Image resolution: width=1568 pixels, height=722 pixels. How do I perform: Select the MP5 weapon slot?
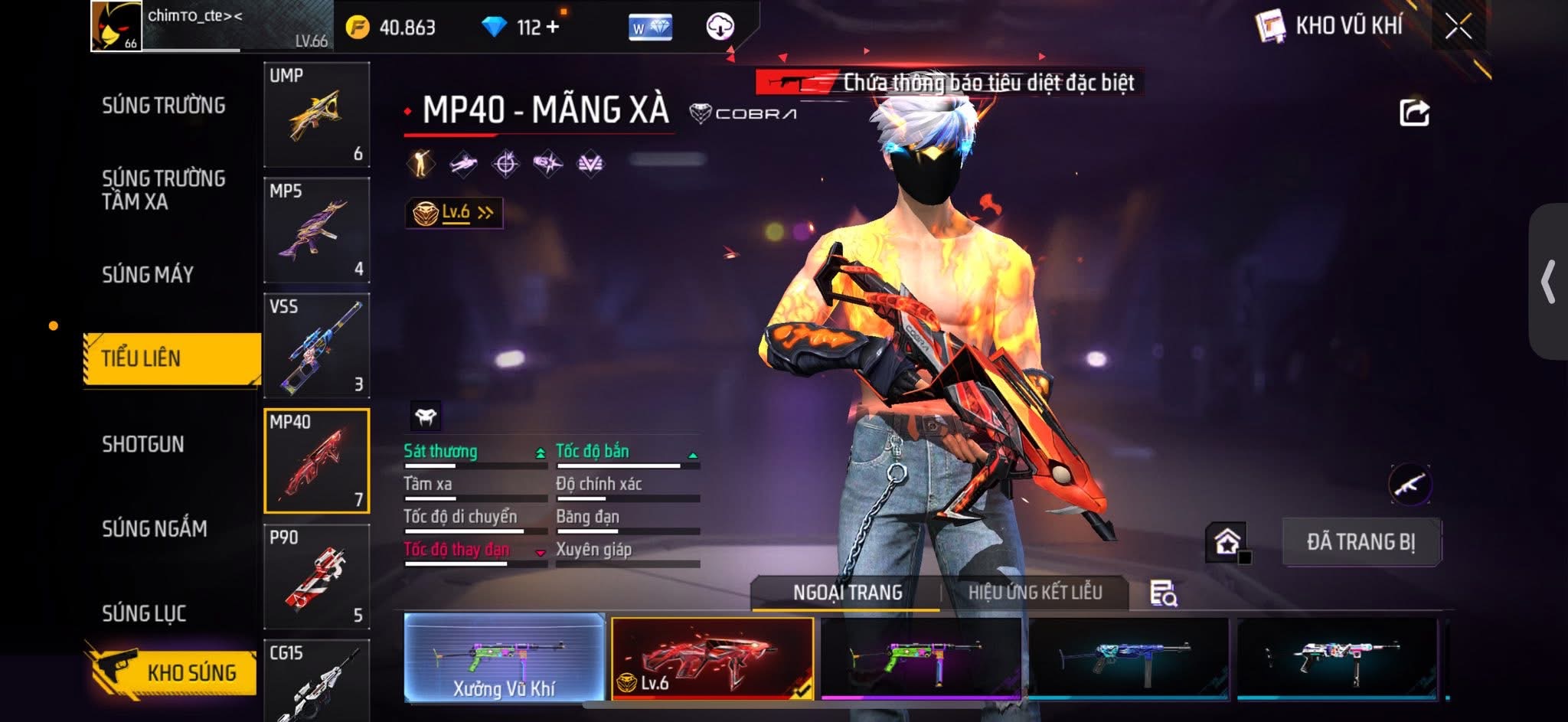tap(316, 230)
